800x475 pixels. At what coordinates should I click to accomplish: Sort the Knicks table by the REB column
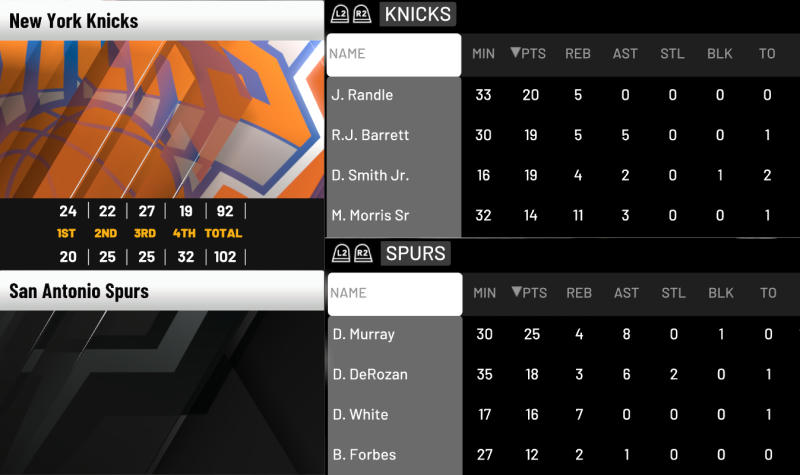[578, 54]
